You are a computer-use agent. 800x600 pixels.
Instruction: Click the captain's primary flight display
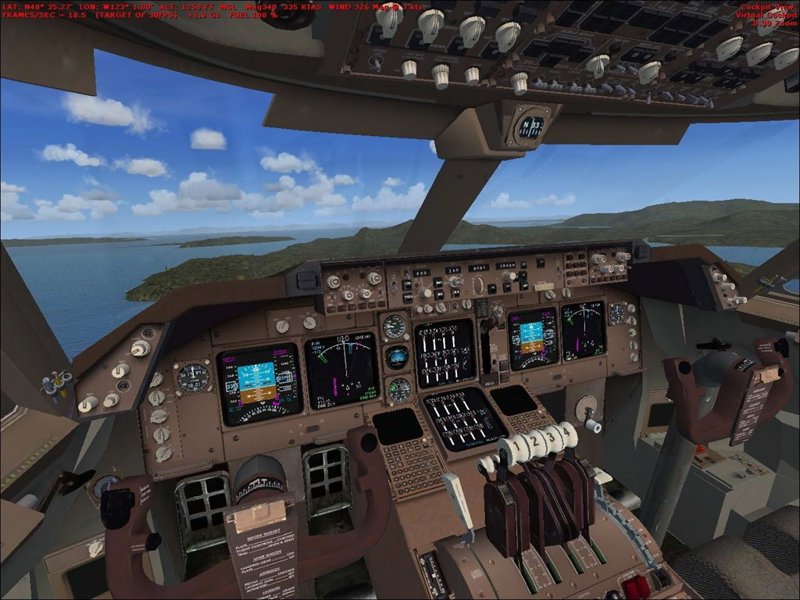coord(259,382)
